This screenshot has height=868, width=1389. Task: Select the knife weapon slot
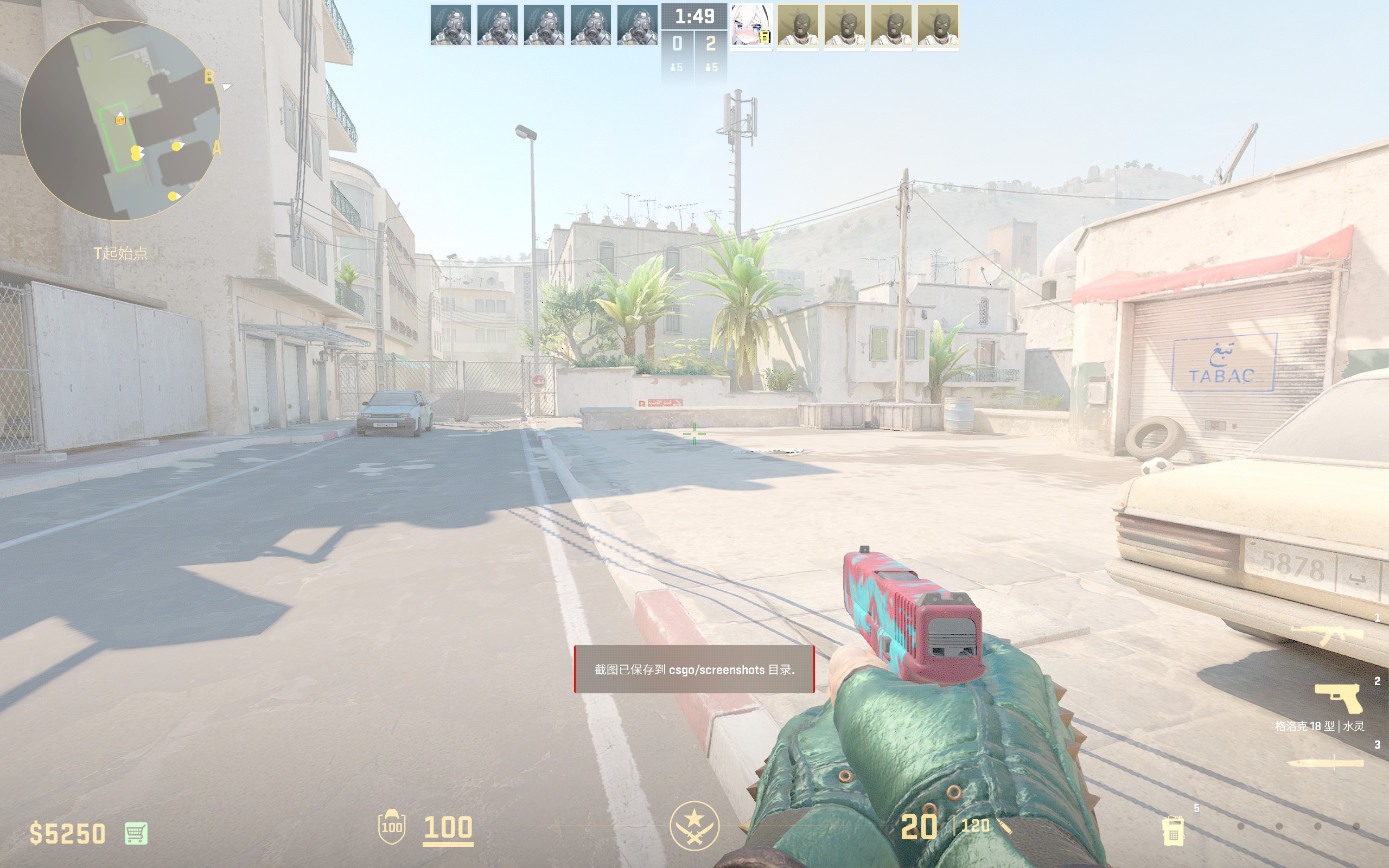pyautogui.click(x=1326, y=763)
